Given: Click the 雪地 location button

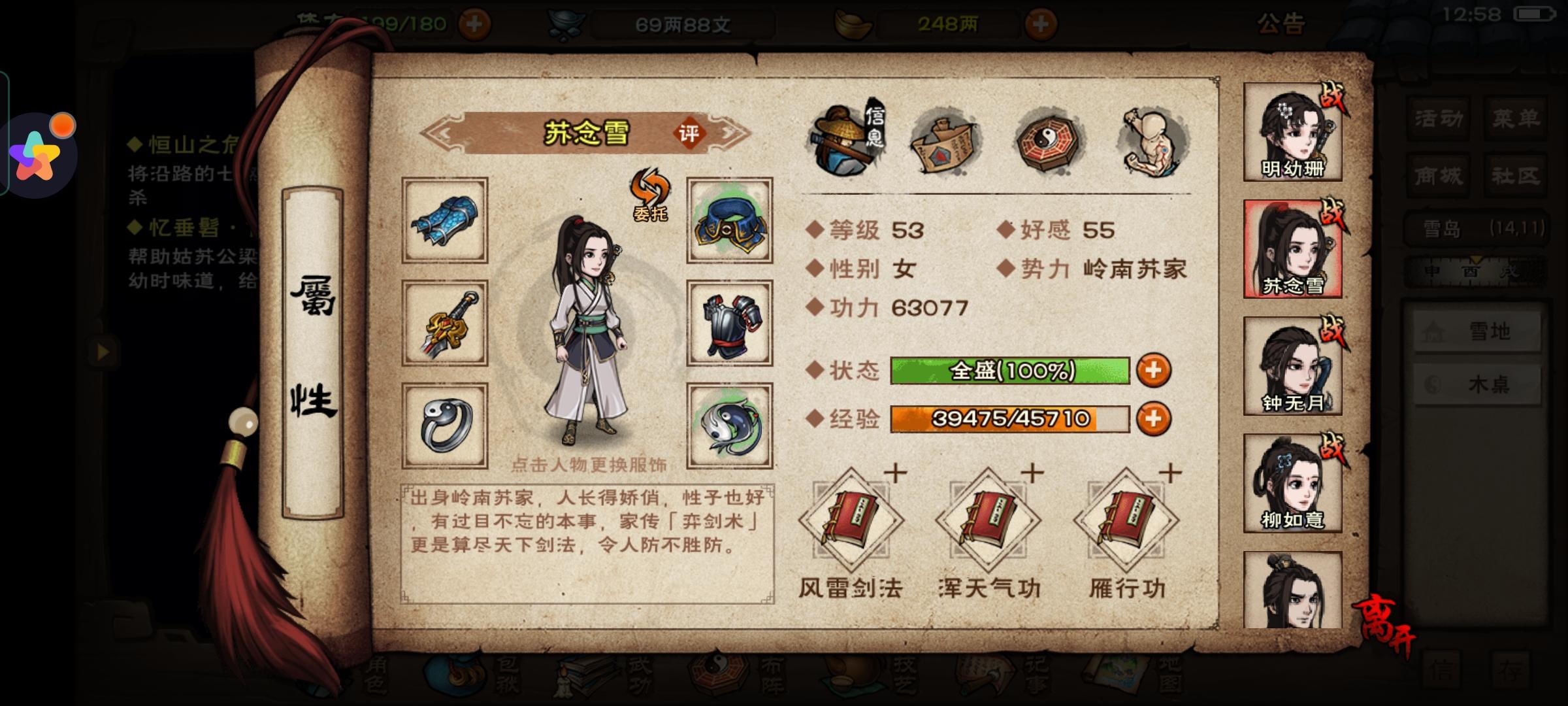Looking at the screenshot, I should [1477, 330].
